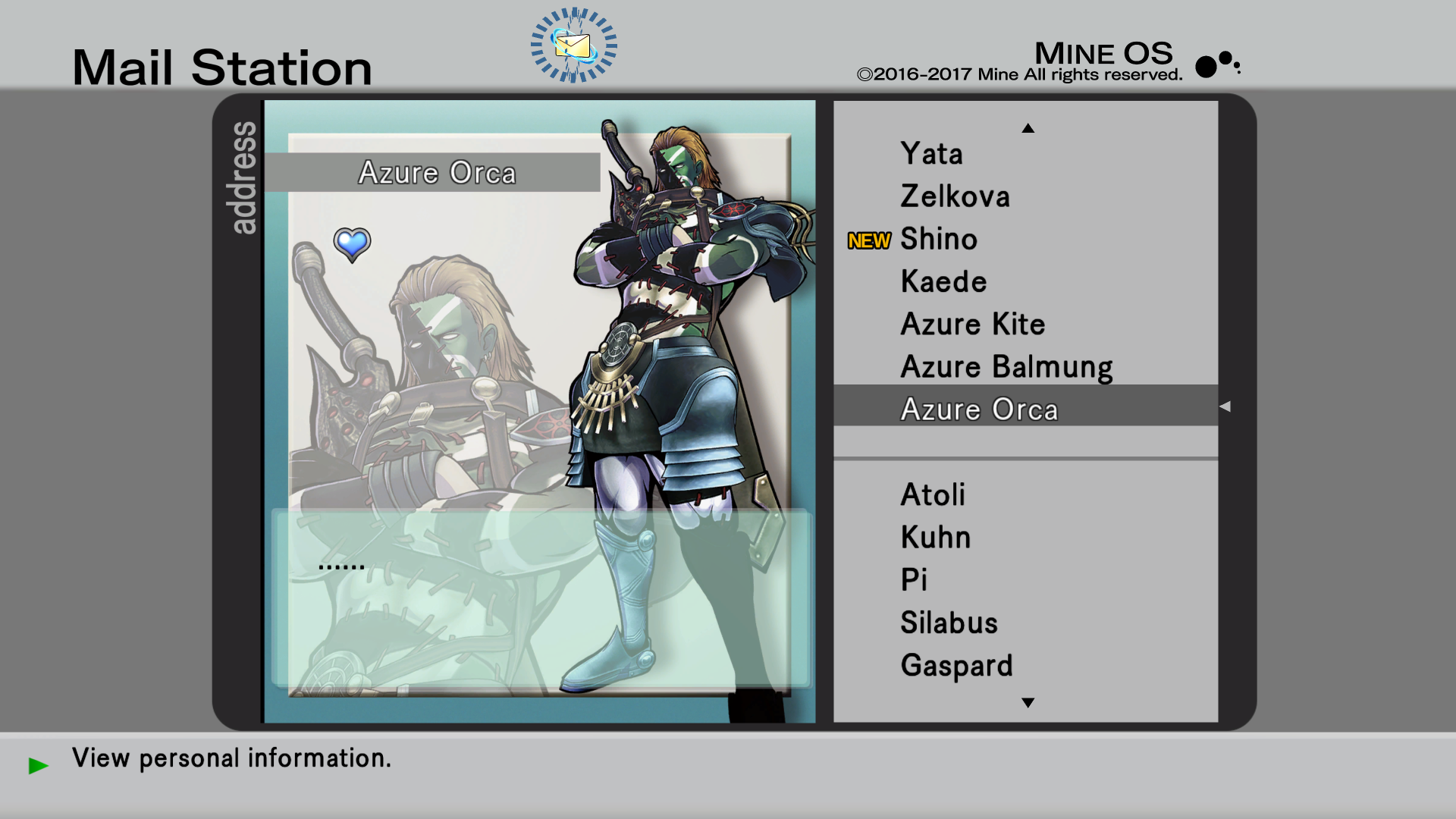
Task: Choose Zelkova from the contacts
Action: coord(955,196)
